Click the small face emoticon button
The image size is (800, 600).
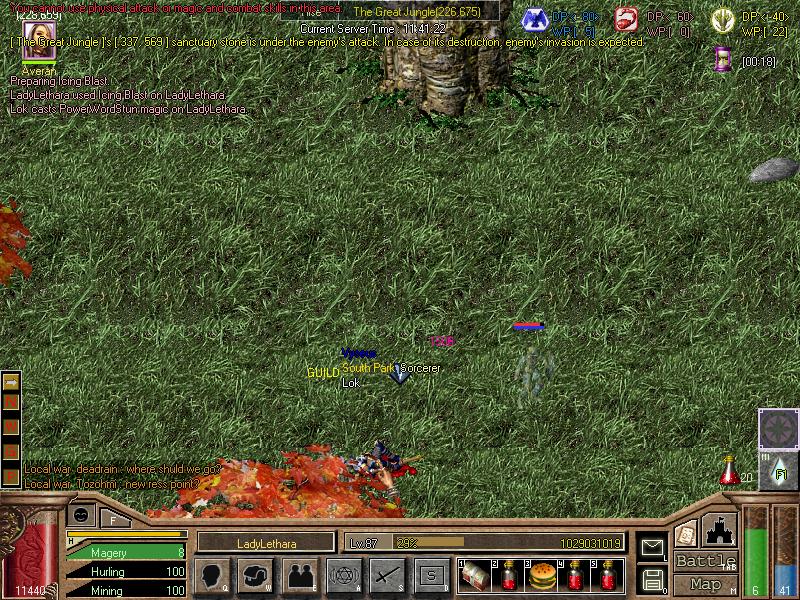pos(82,515)
